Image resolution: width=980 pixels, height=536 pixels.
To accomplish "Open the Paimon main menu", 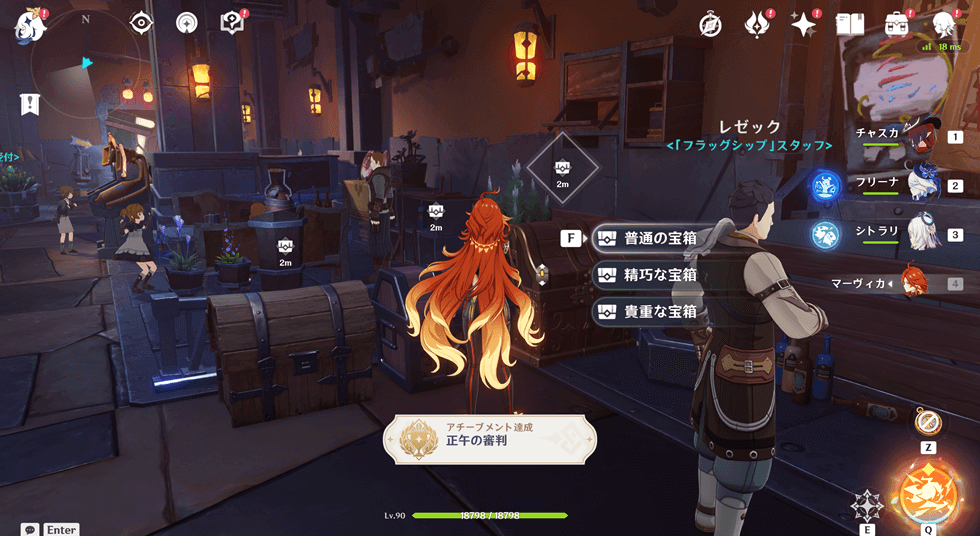I will (x=27, y=25).
